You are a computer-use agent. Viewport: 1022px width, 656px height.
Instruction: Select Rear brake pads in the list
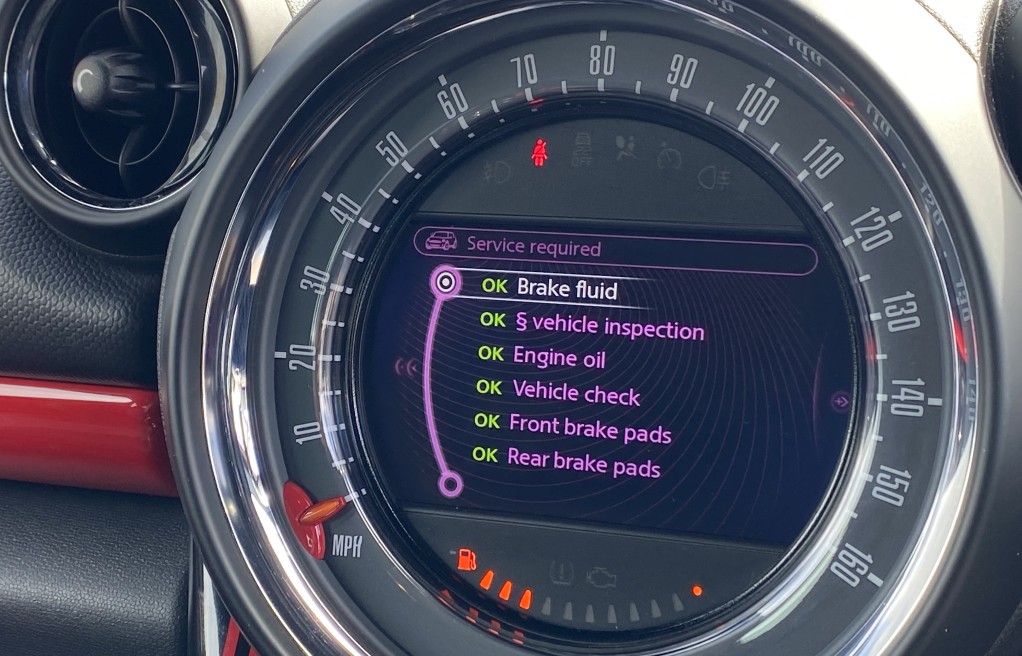[583, 461]
